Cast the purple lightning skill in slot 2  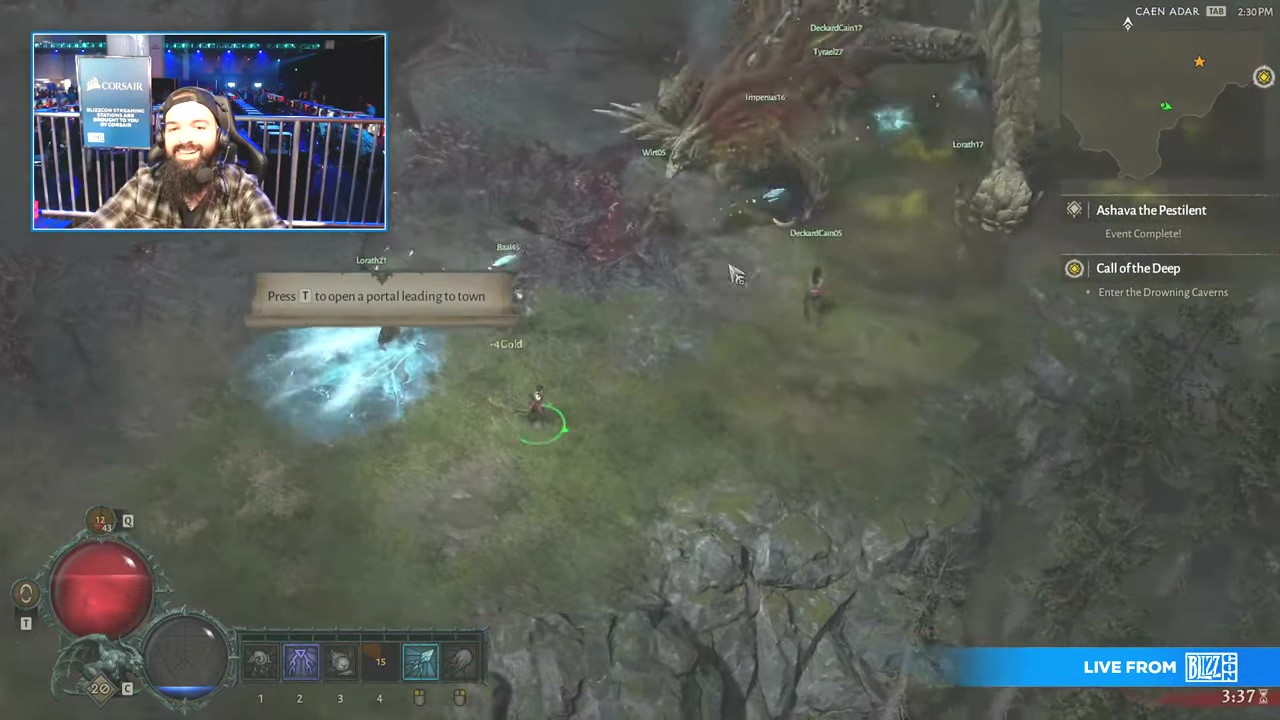tap(300, 662)
